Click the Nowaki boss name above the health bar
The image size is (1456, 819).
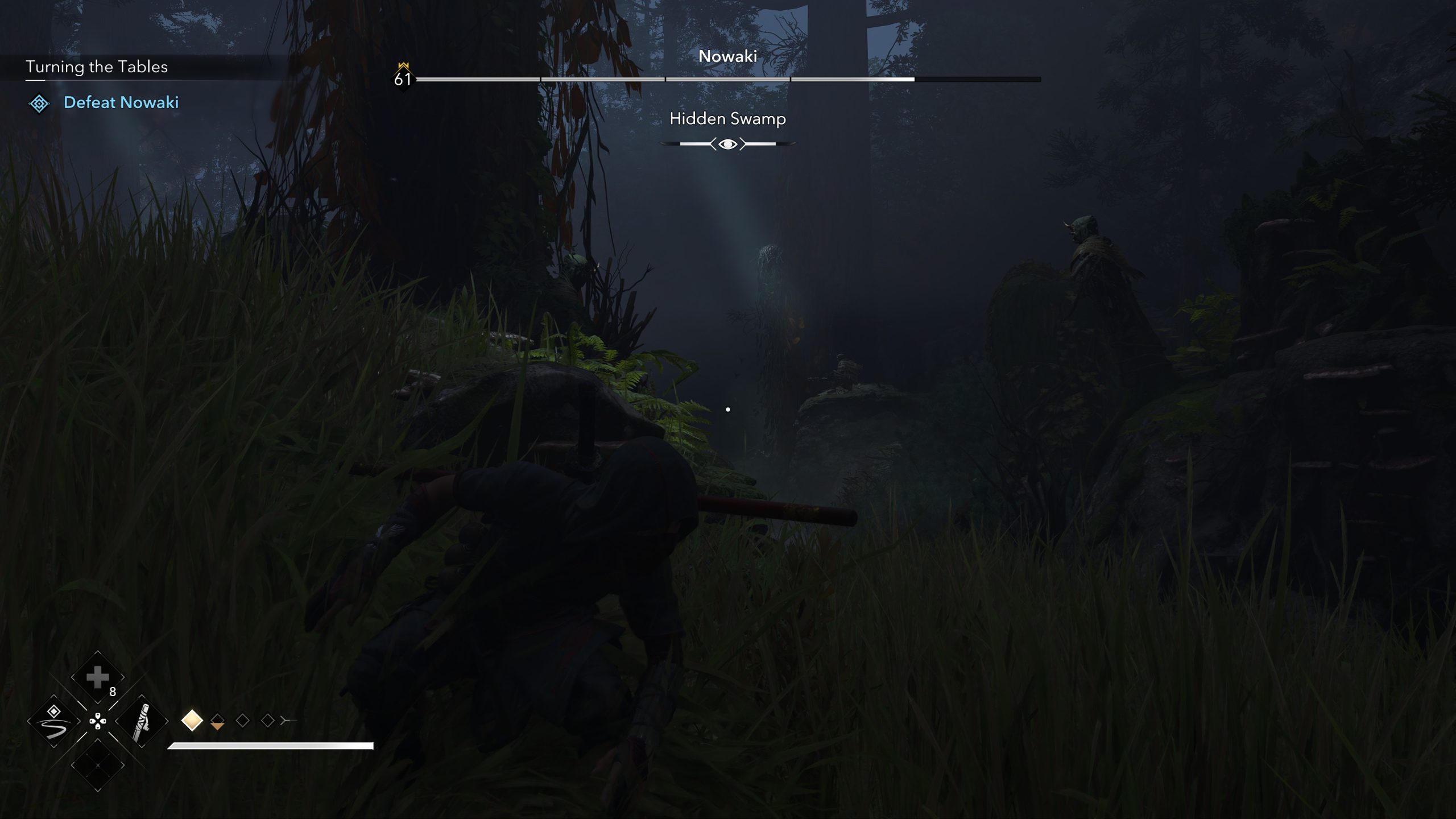[x=728, y=56]
